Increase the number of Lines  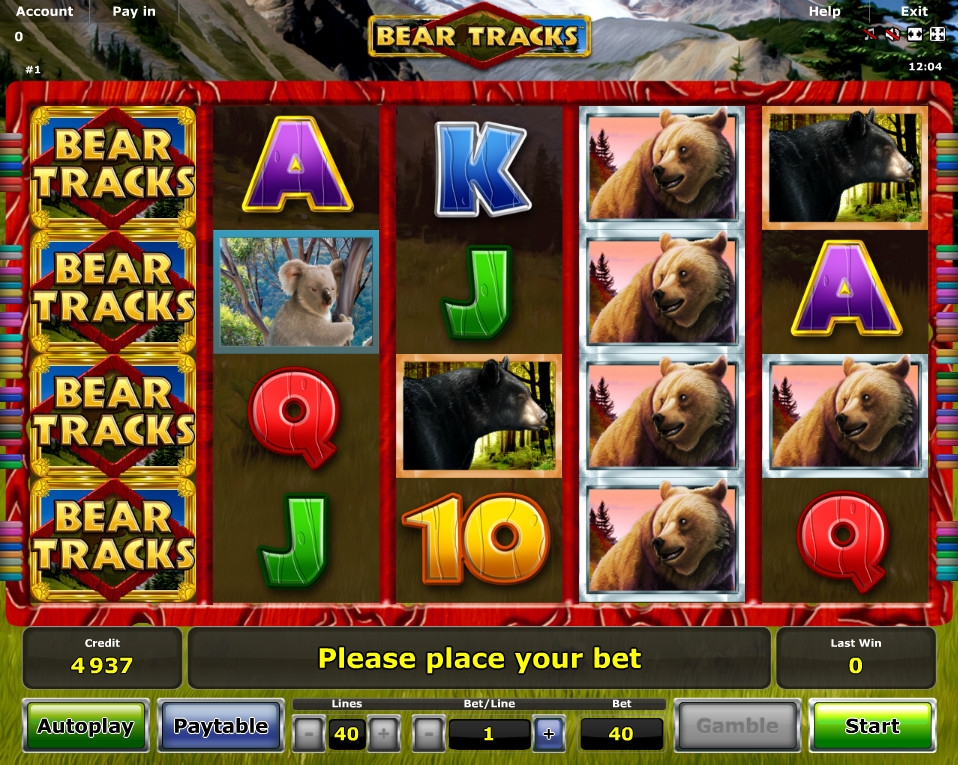point(383,735)
